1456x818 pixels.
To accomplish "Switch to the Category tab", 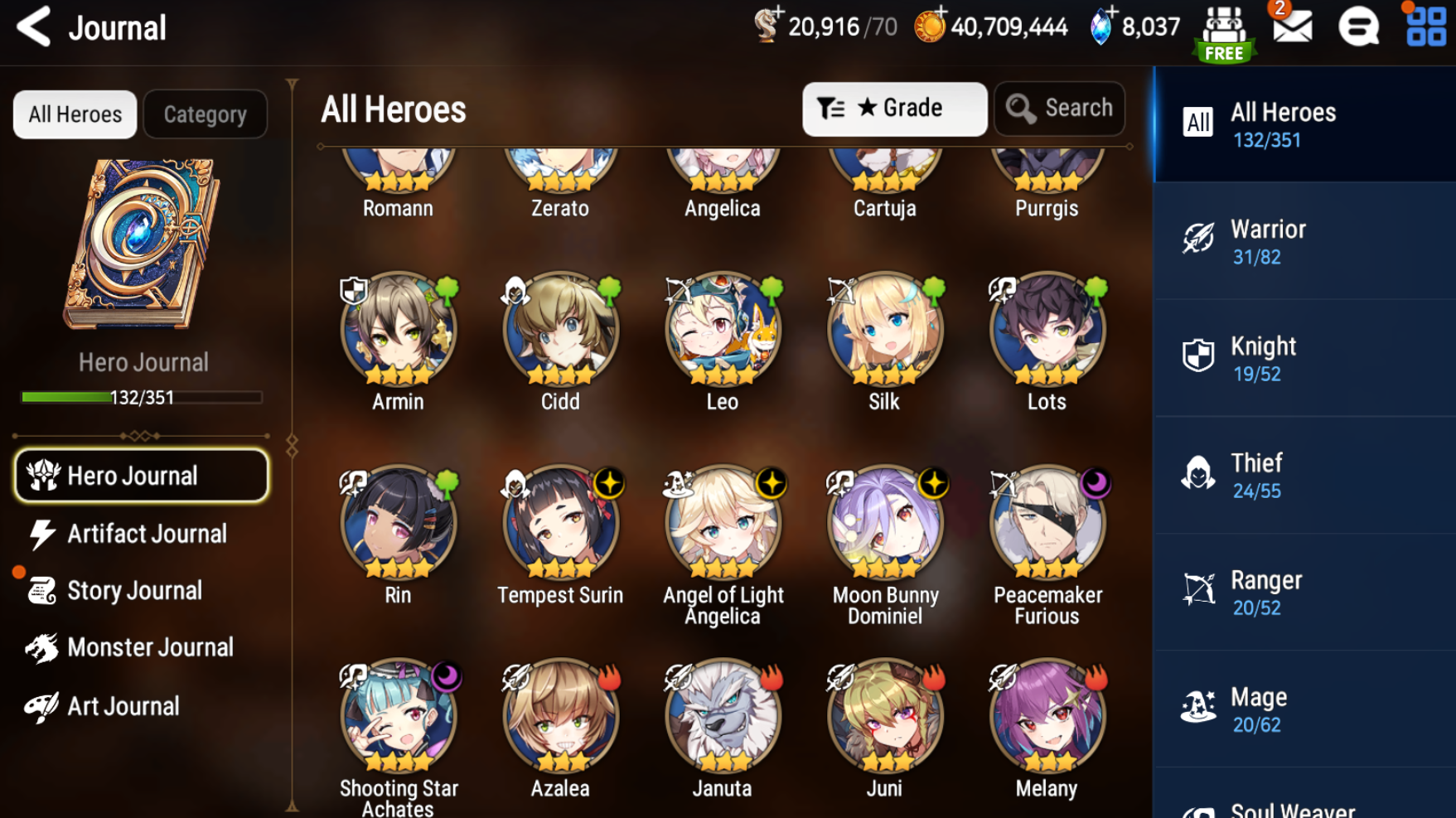I will (x=205, y=114).
